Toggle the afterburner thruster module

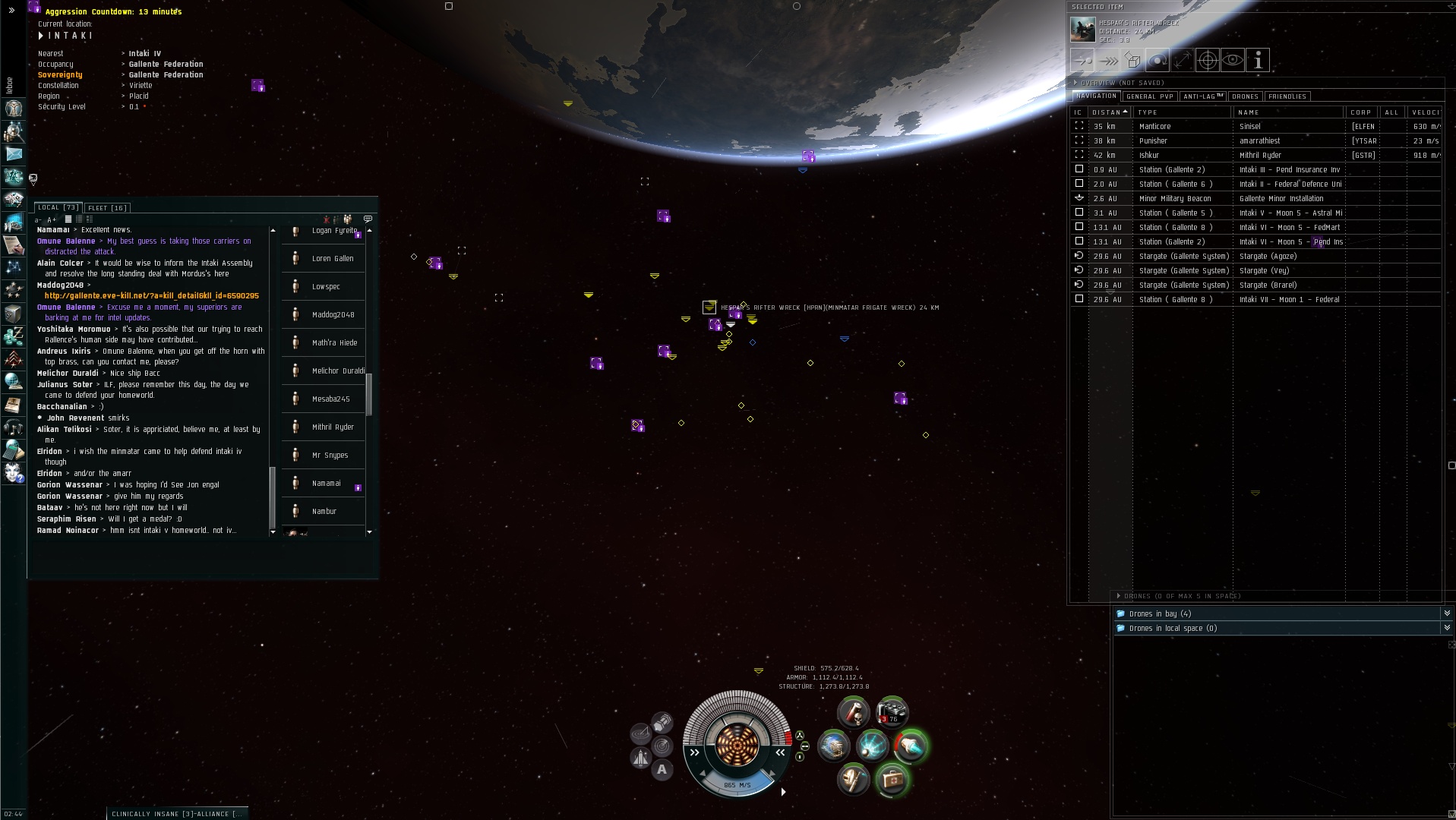point(910,746)
